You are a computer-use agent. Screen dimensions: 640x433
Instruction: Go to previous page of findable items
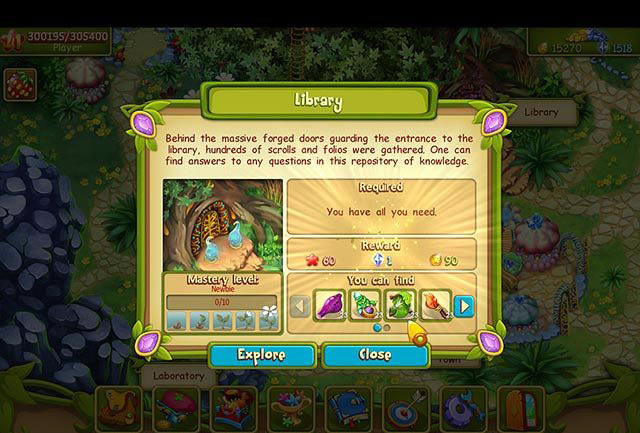tap(299, 306)
